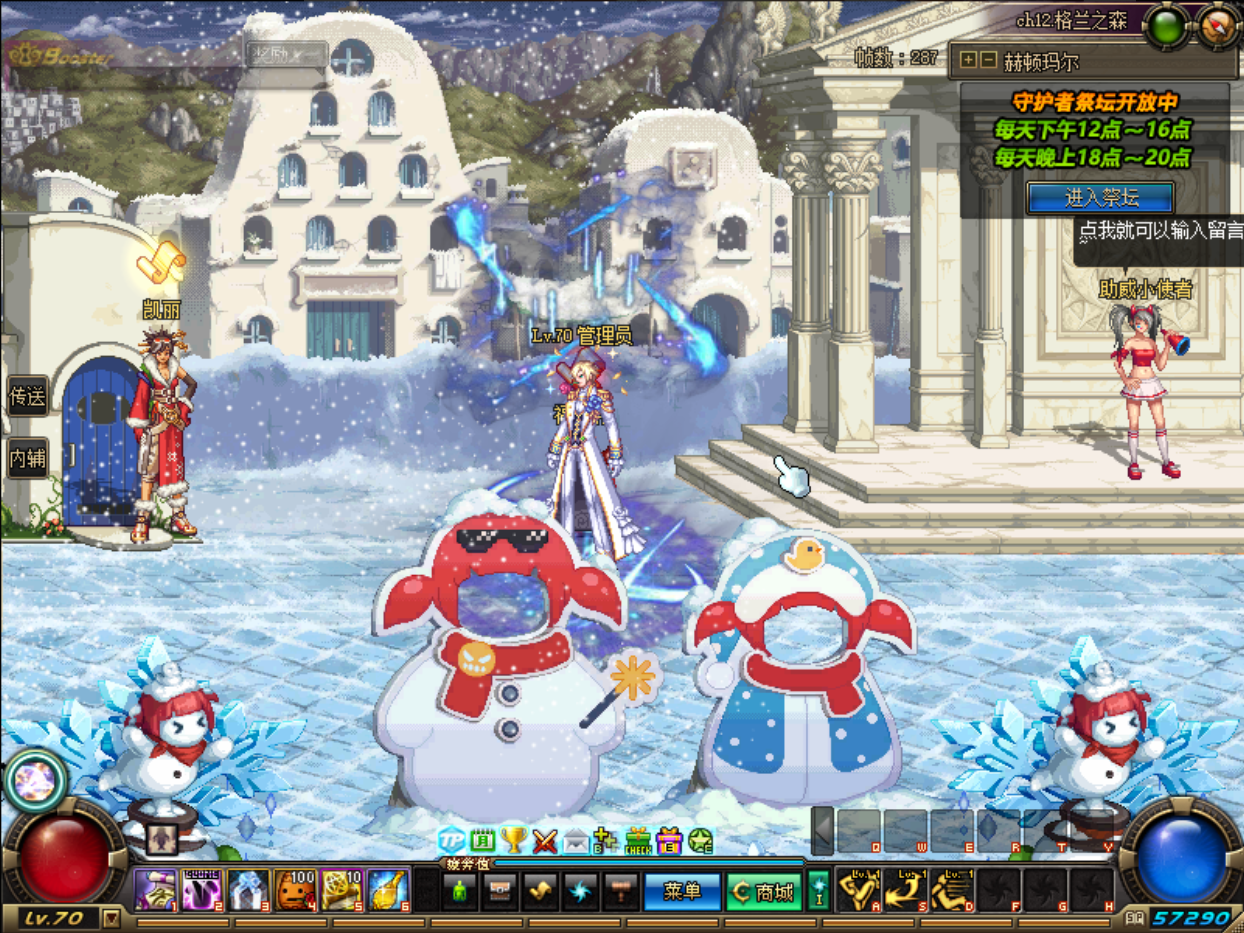Activate the Lv.1 skill on key A
Image resolution: width=1244 pixels, height=933 pixels.
click(x=857, y=890)
